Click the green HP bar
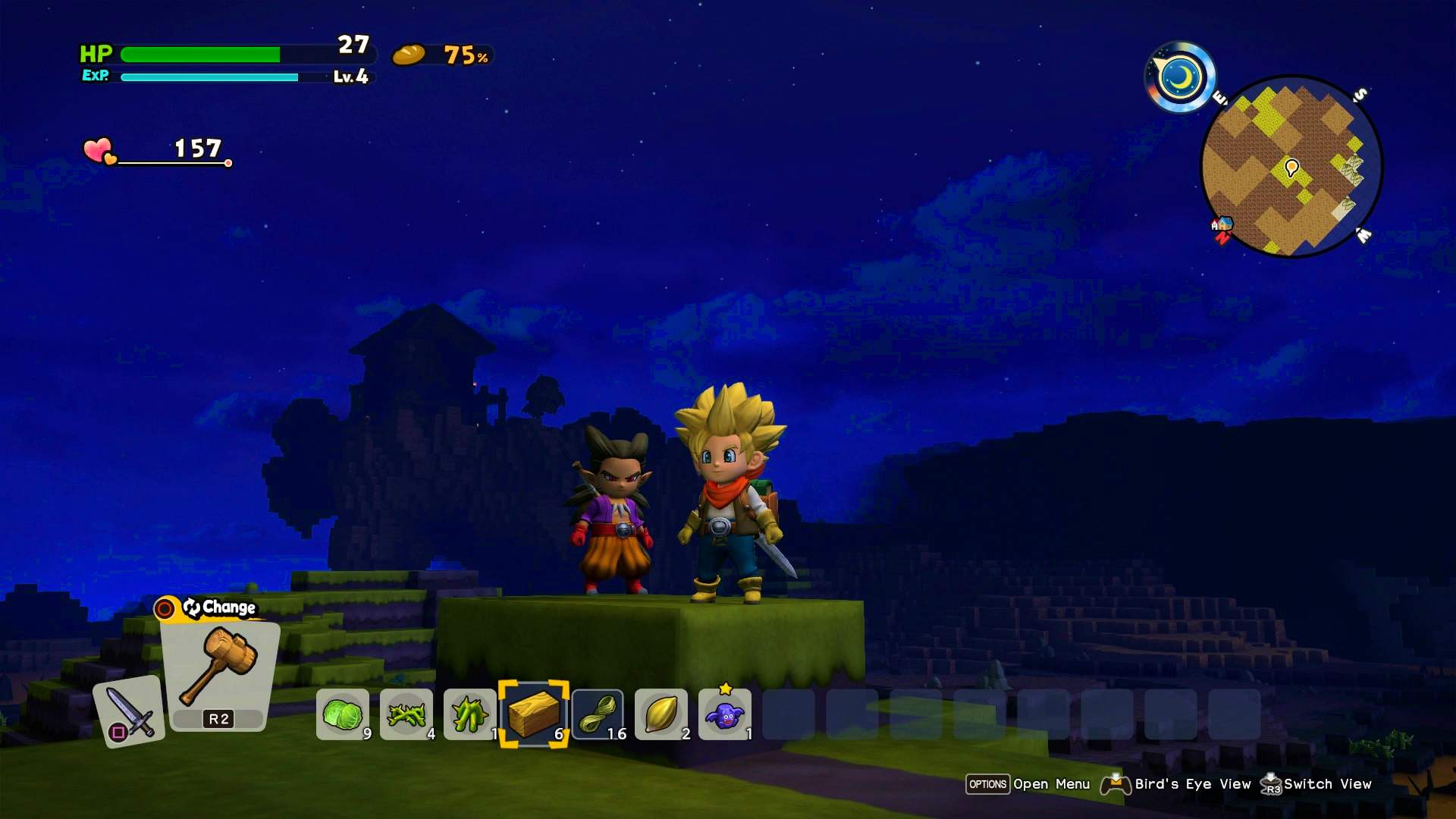1456x819 pixels. coord(201,54)
